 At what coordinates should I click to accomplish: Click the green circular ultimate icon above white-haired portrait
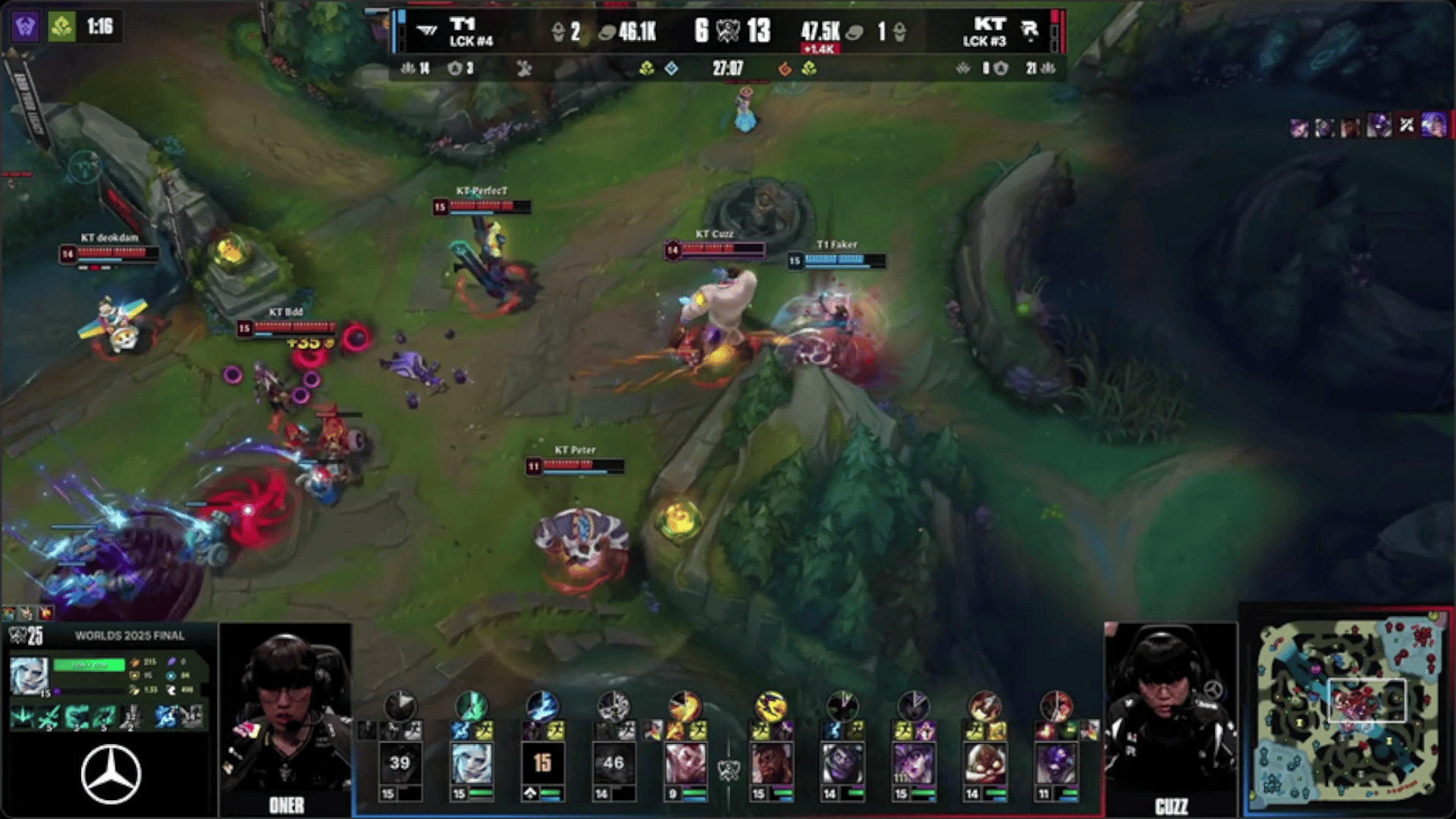(x=471, y=704)
